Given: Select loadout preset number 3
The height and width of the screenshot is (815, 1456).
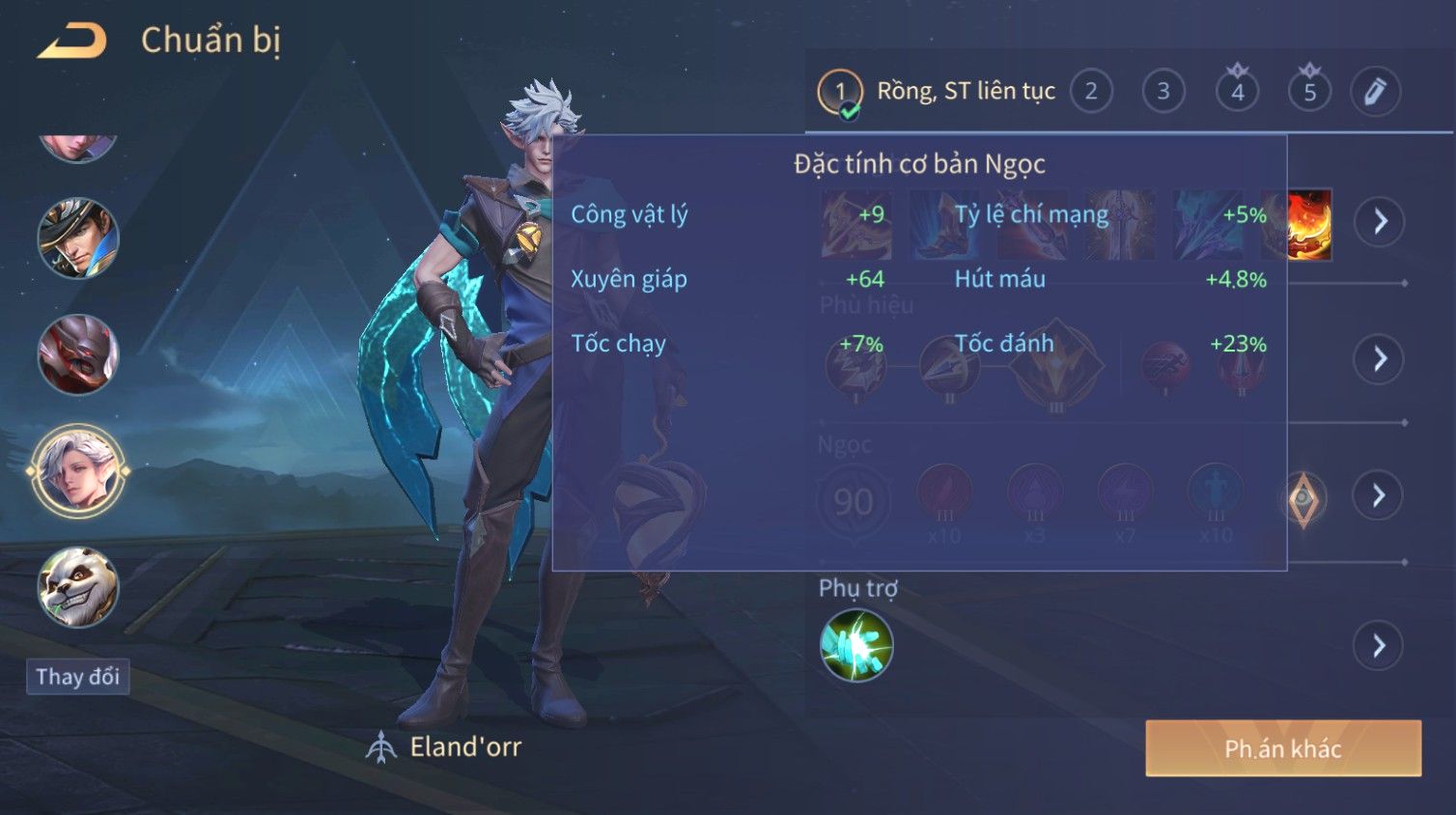Looking at the screenshot, I should click(1163, 92).
